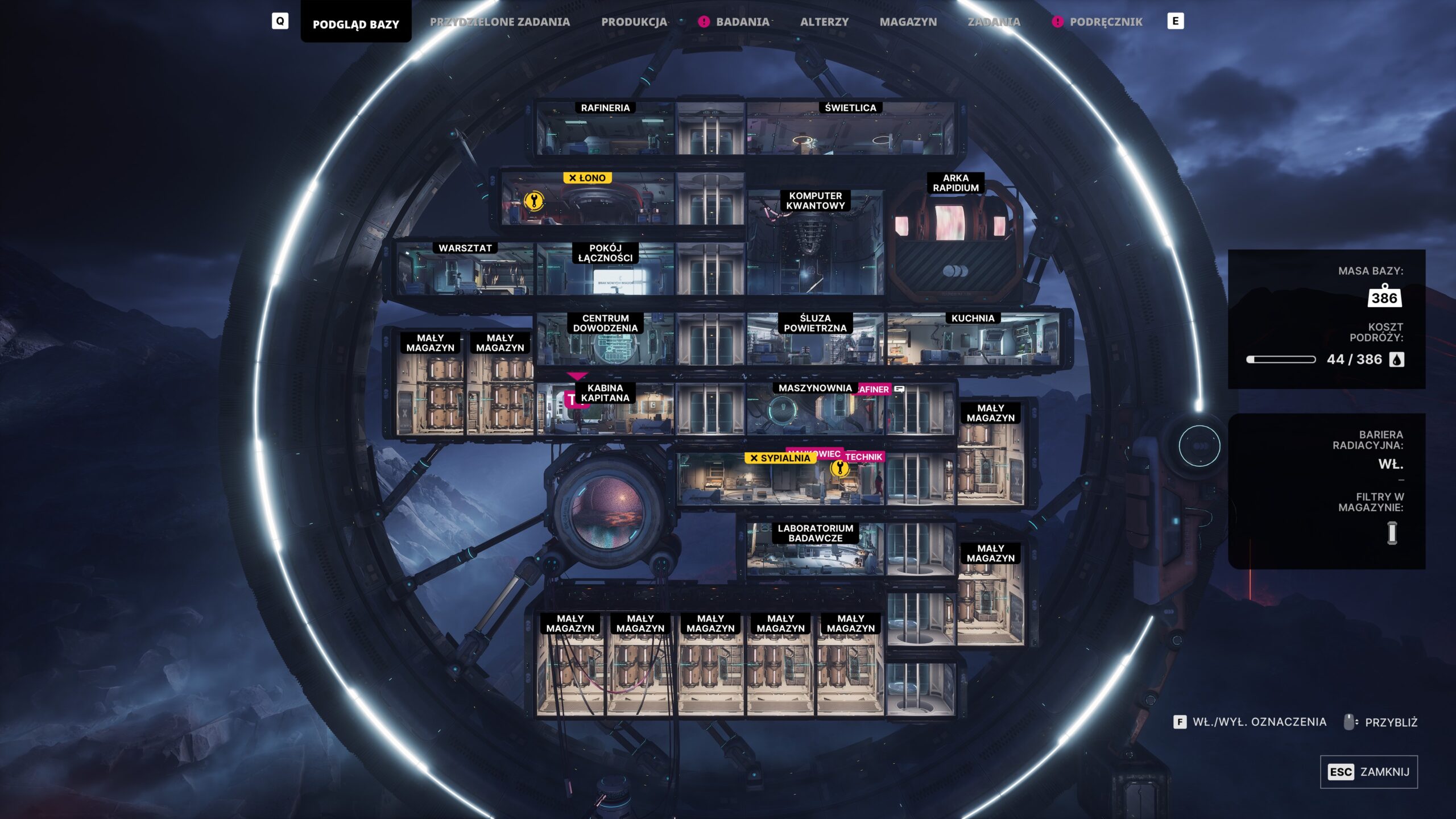Select the Rafineria room
This screenshot has height=819, width=1456.
pyautogui.click(x=605, y=130)
